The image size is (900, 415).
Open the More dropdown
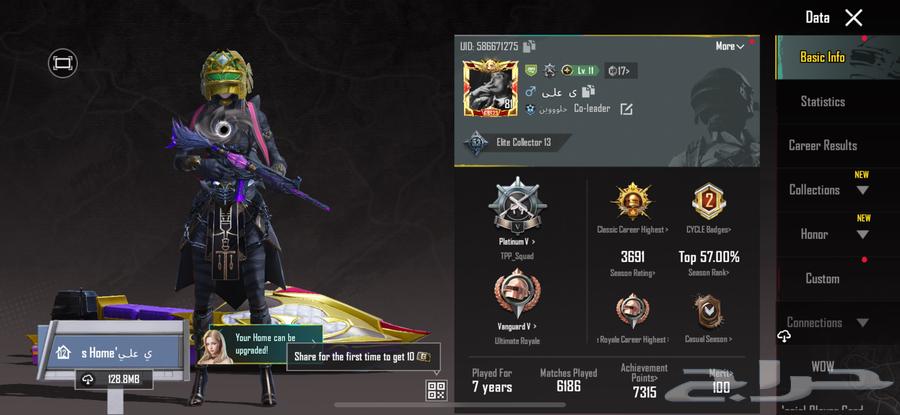729,46
